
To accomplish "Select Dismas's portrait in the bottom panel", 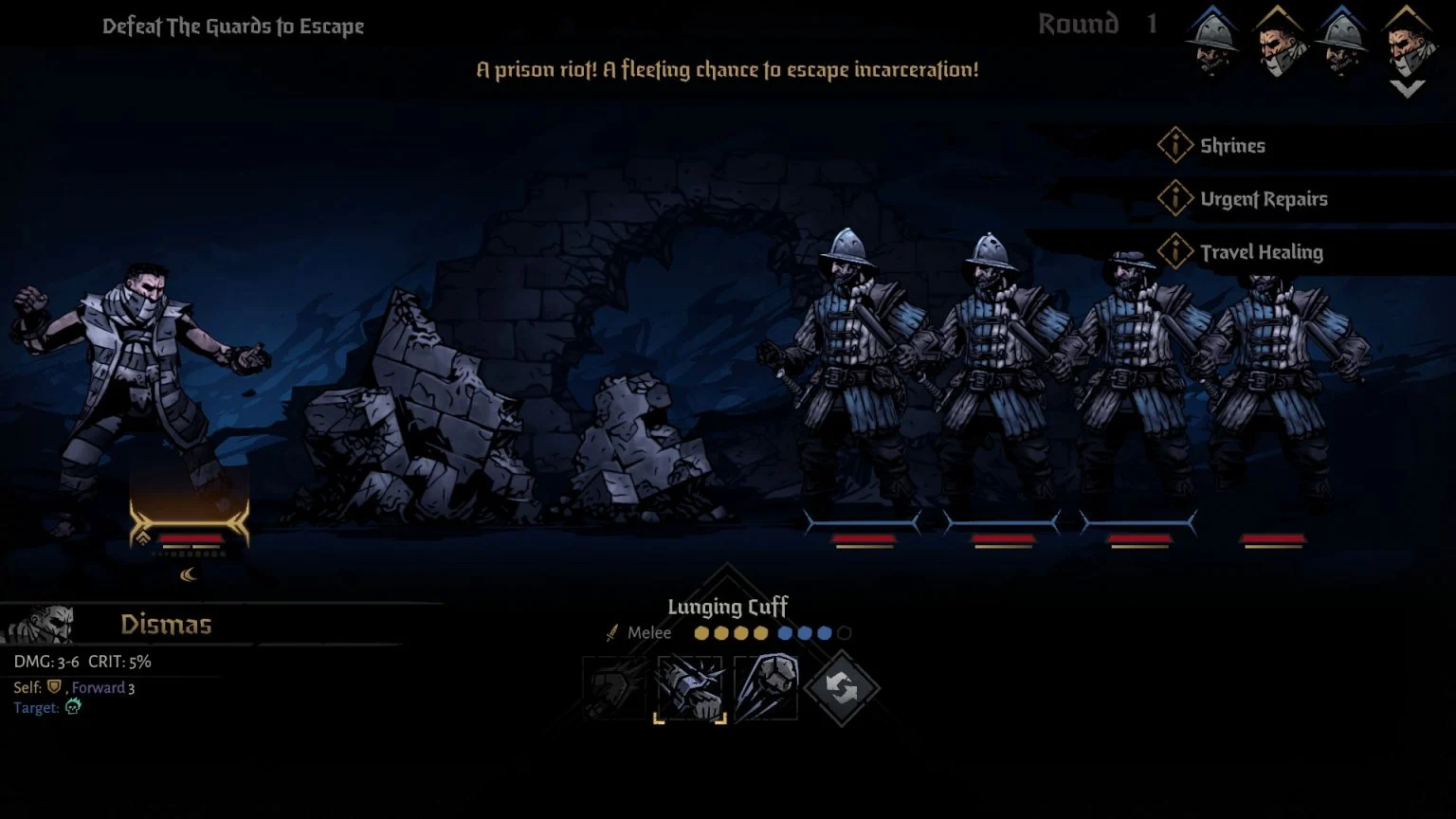I will click(x=43, y=623).
